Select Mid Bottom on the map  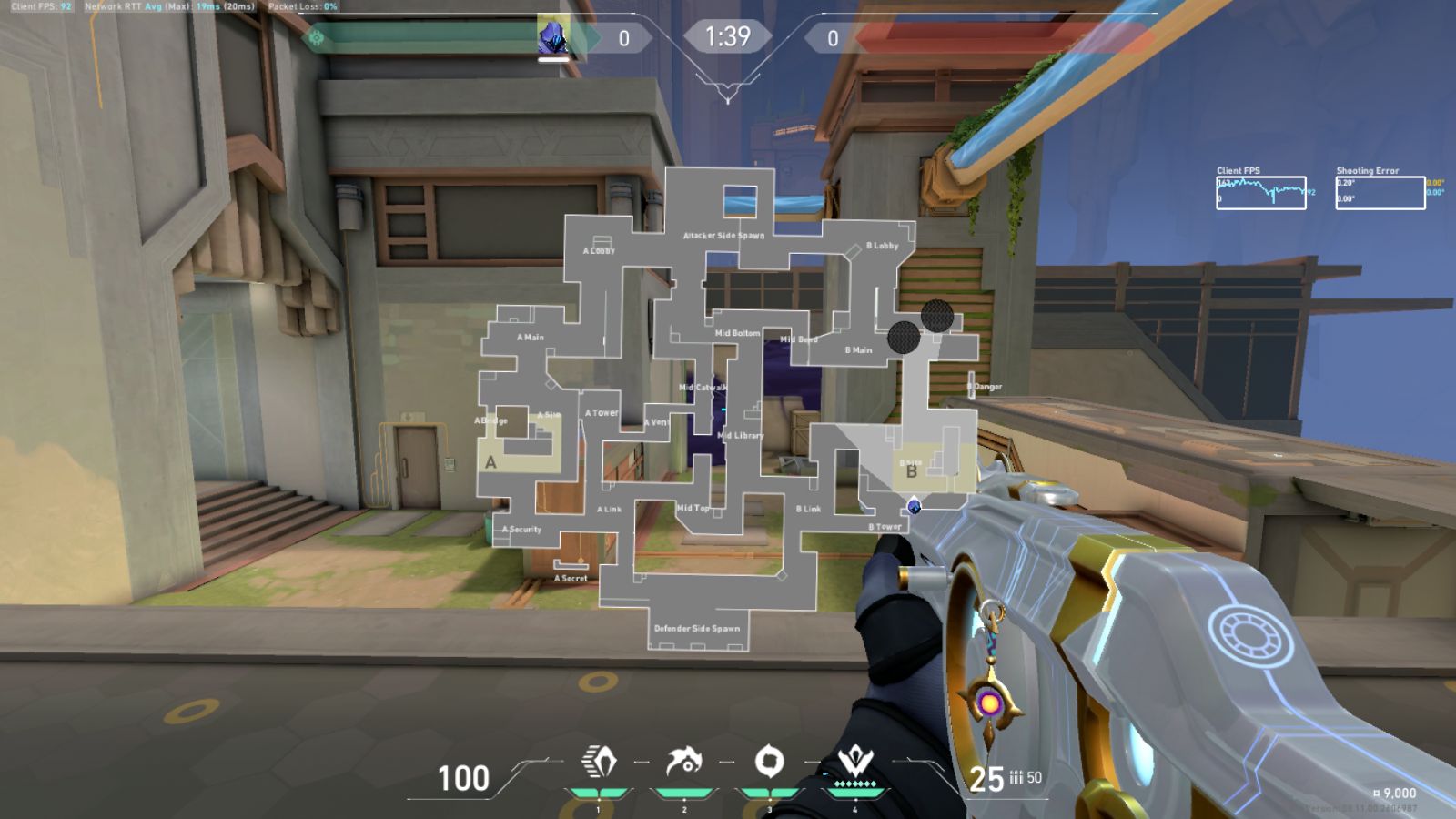[x=737, y=333]
